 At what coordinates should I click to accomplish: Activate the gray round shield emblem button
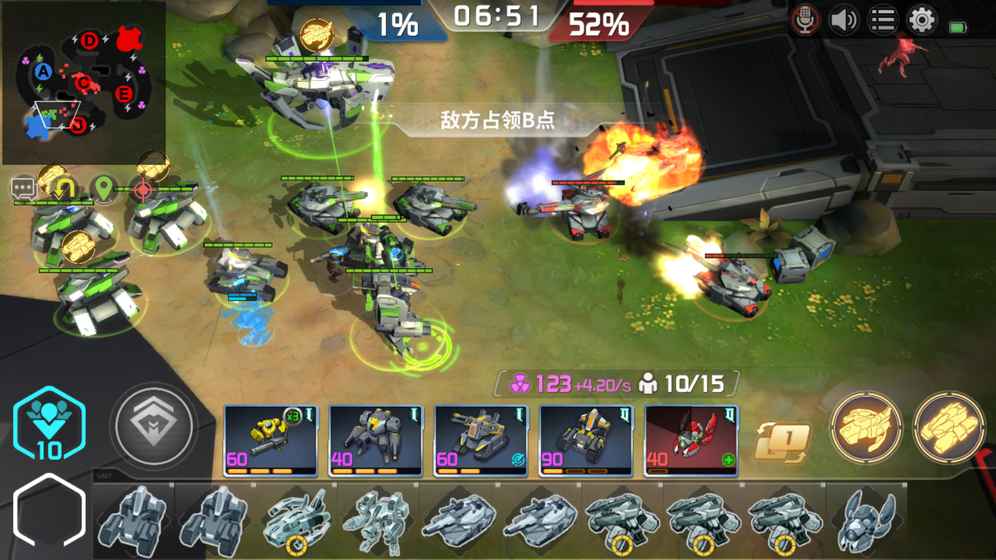coord(153,426)
